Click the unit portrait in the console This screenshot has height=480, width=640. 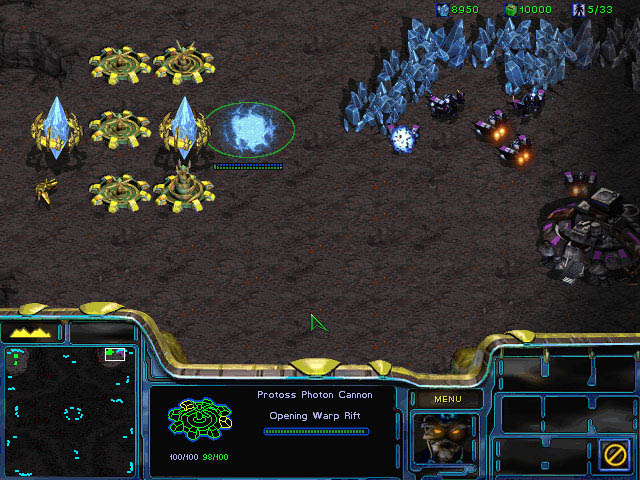click(445, 440)
